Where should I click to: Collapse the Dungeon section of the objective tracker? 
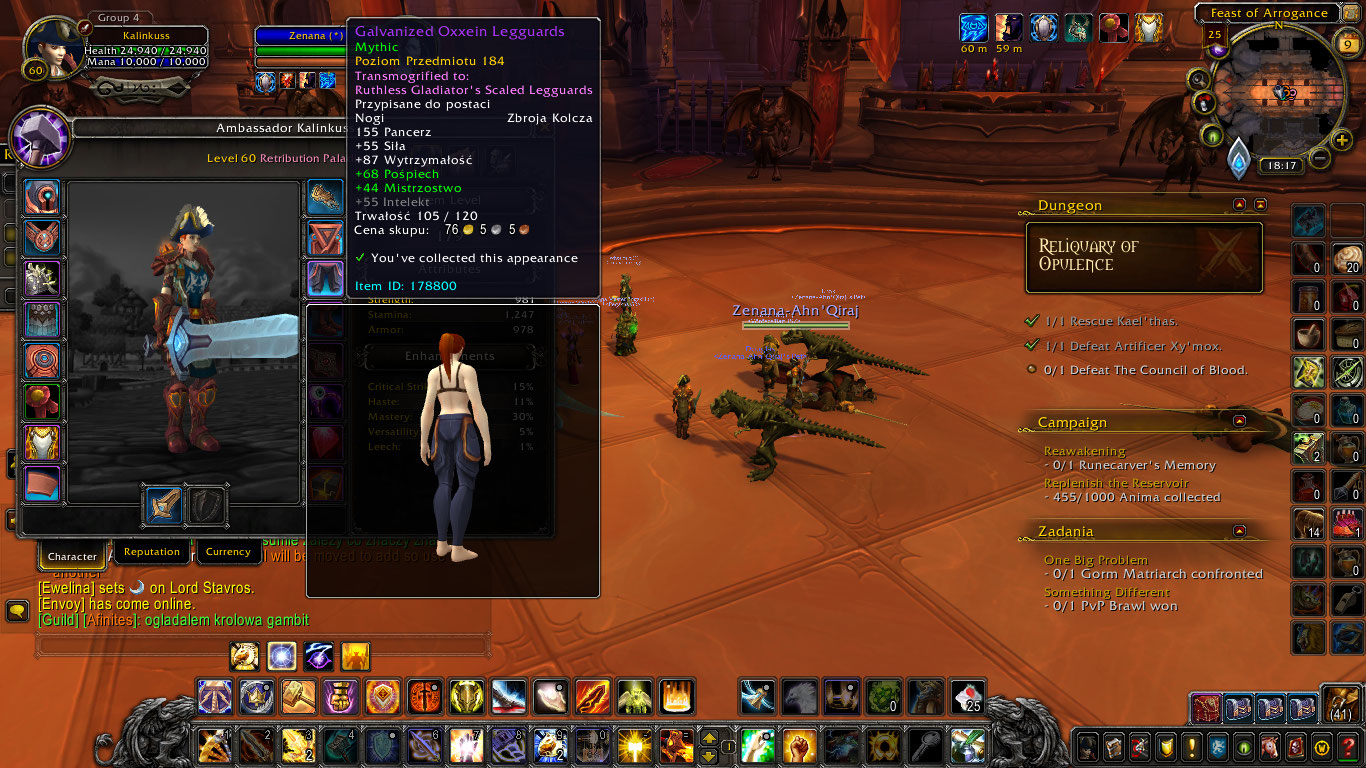click(x=1238, y=204)
